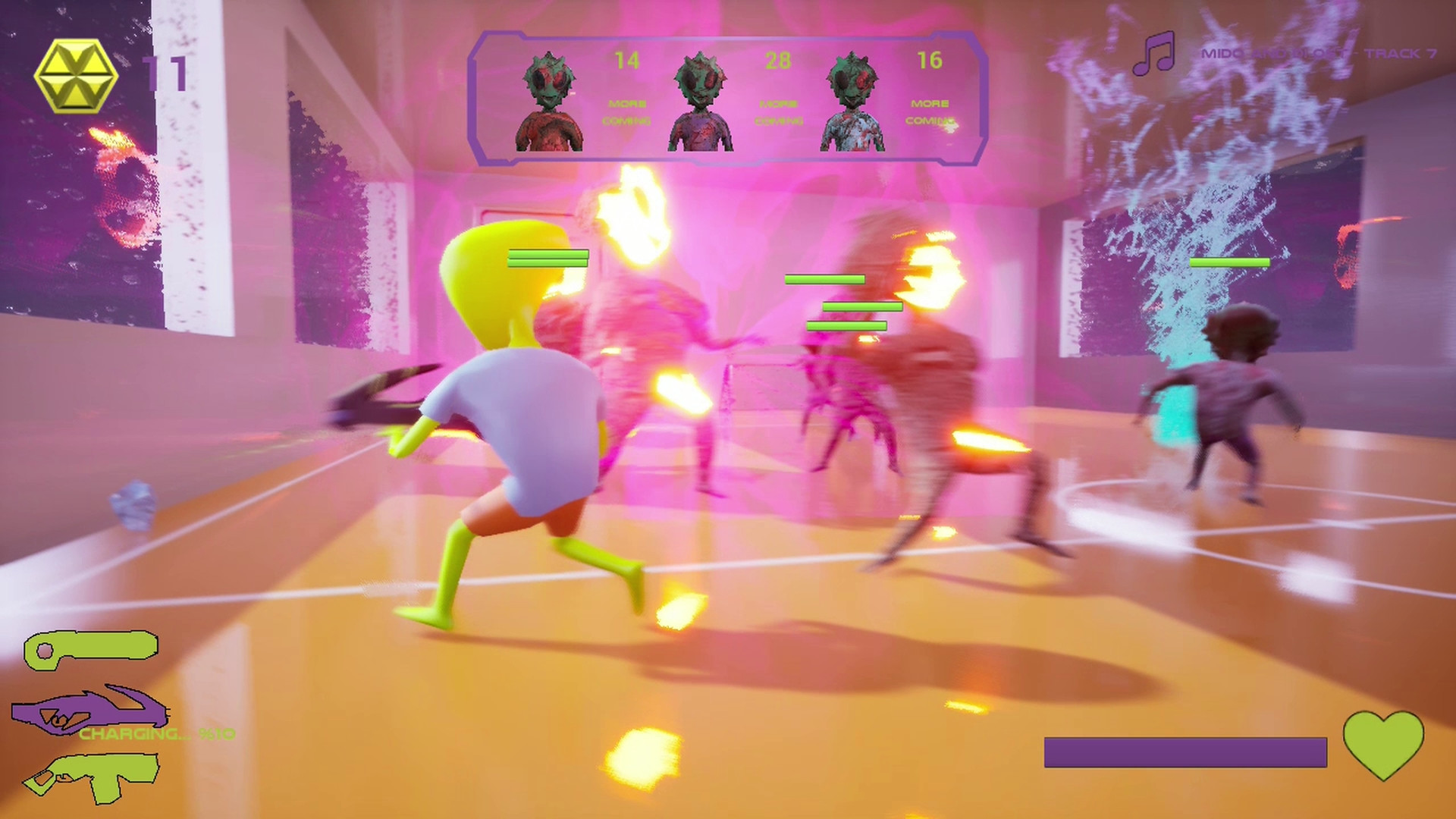Toggle the enemy wave counter panel
This screenshot has width=1456, height=819.
pyautogui.click(x=726, y=99)
